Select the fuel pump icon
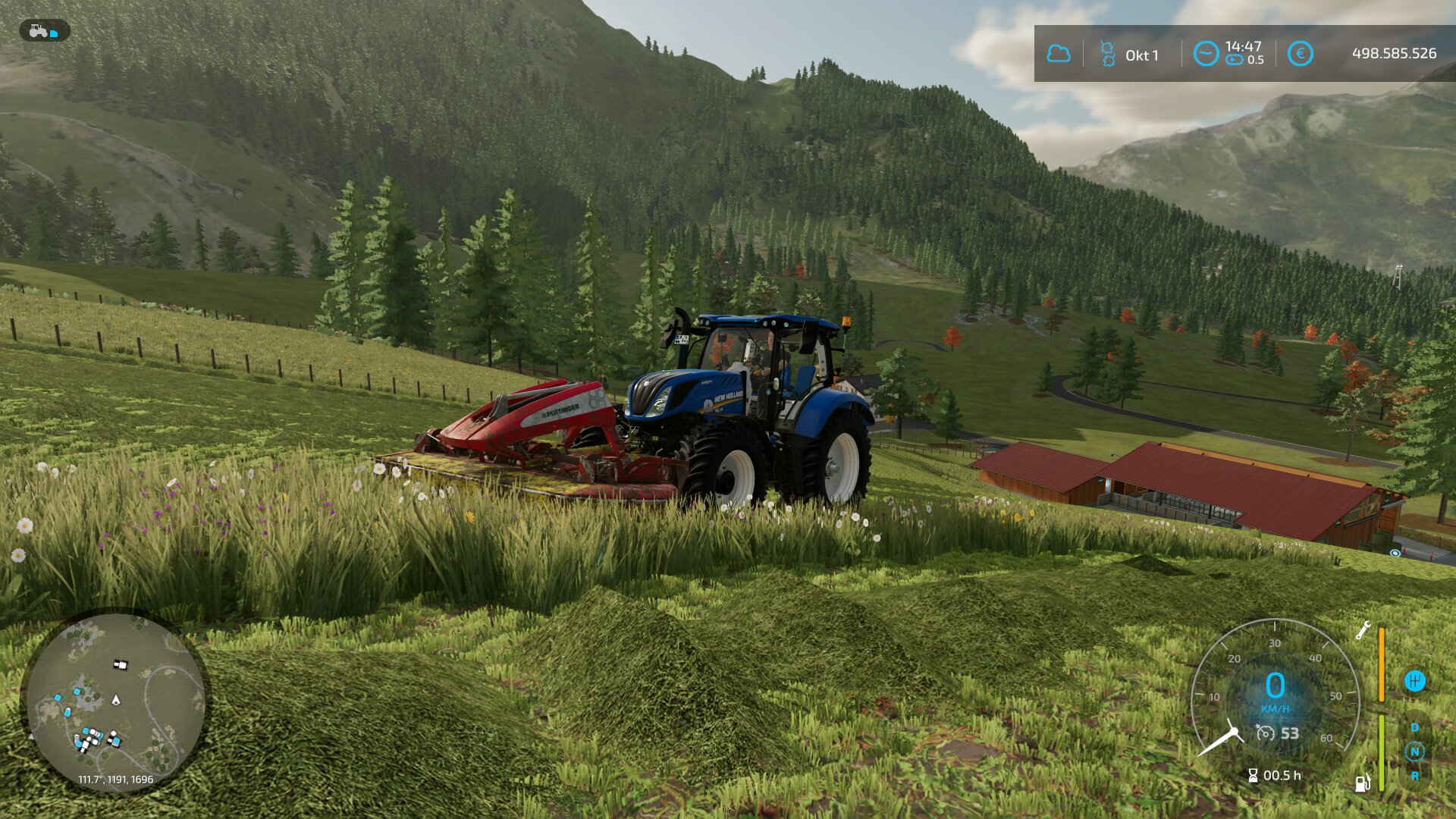This screenshot has width=1456, height=819. (x=1362, y=783)
